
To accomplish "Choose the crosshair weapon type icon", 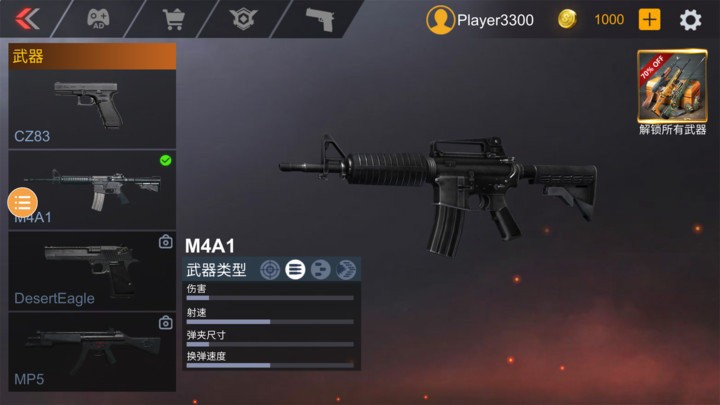I will coord(270,268).
